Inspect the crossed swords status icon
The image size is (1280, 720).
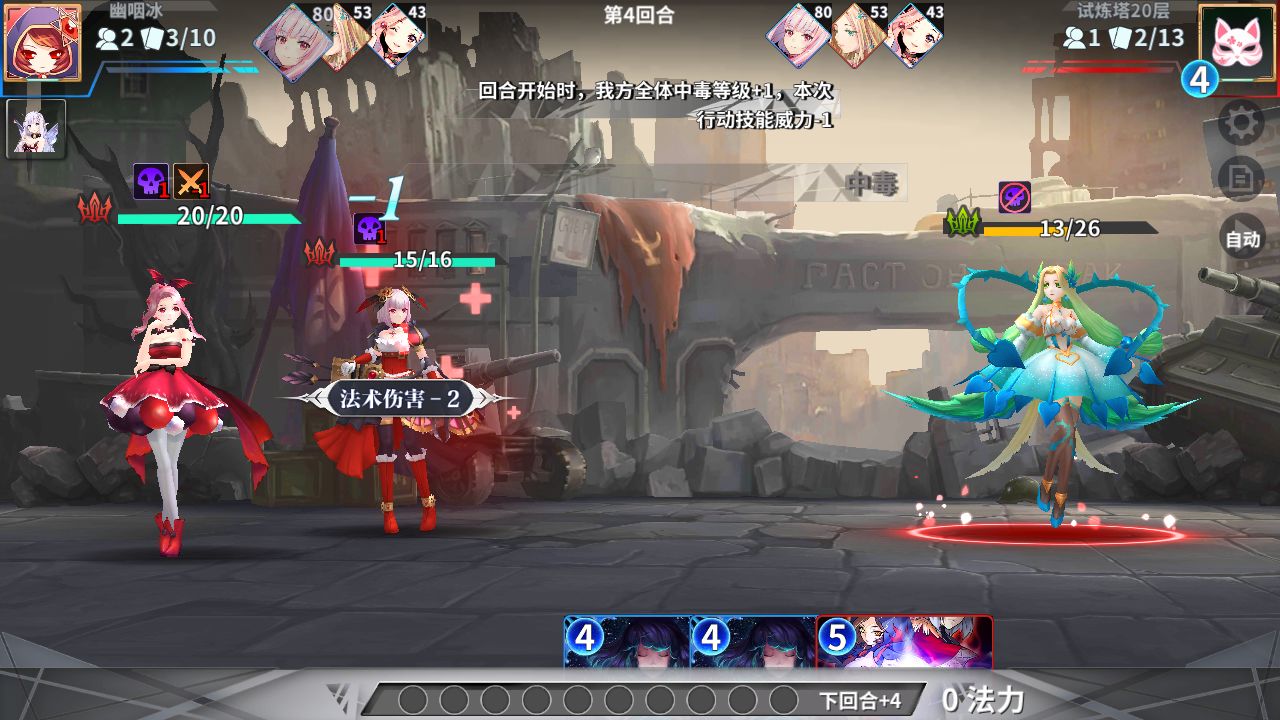pos(191,181)
